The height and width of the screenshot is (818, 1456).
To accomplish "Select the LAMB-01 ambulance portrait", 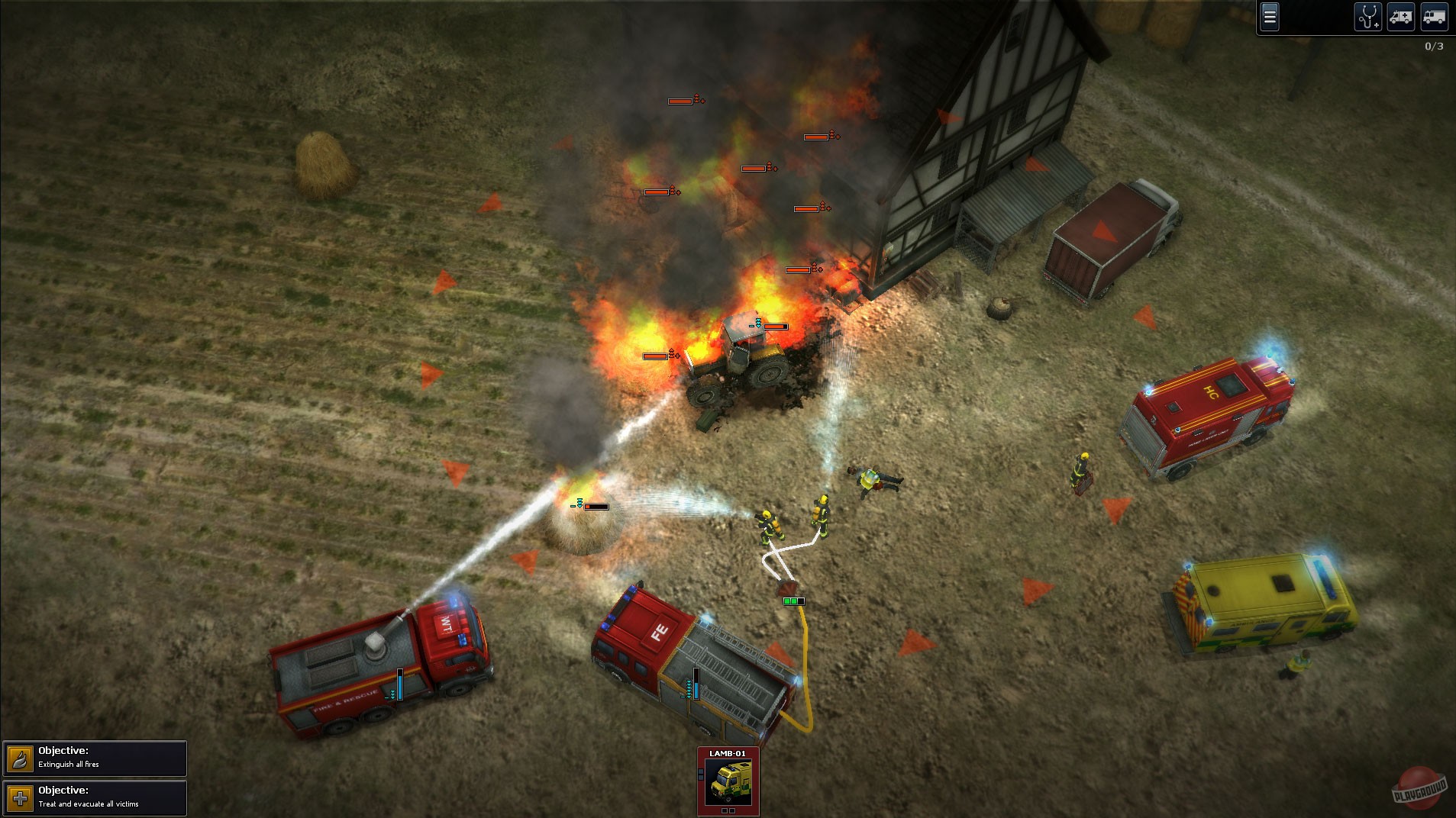I will coord(728,783).
